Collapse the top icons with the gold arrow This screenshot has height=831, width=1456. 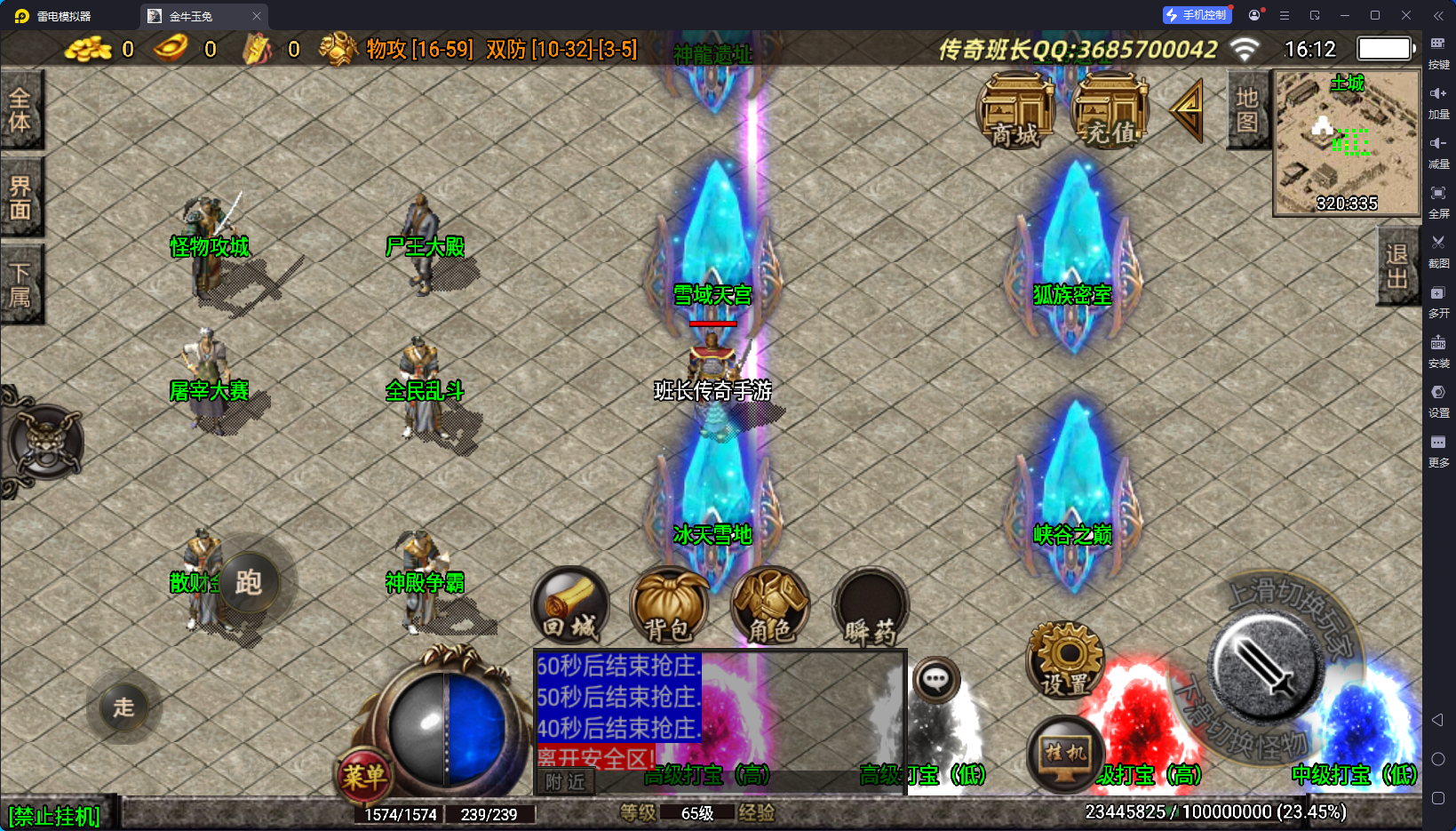(1188, 111)
